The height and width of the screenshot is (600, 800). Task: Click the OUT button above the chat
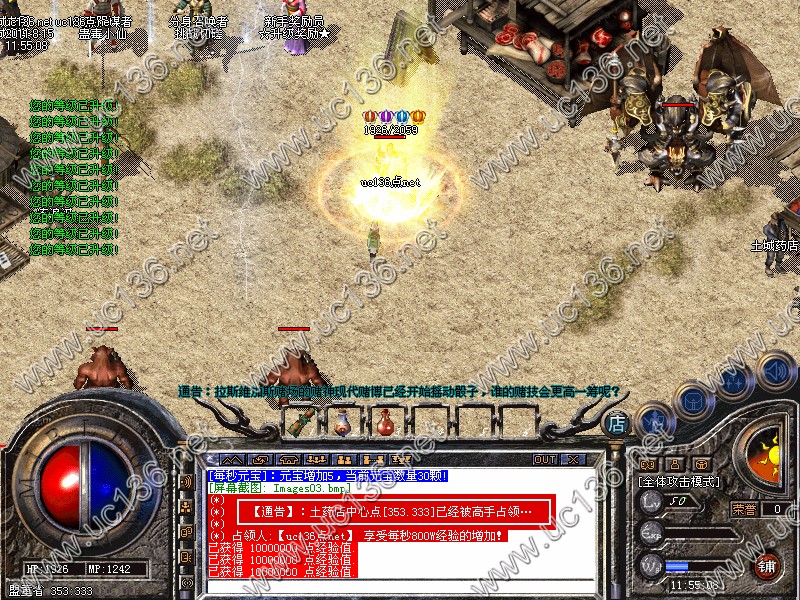(544, 460)
